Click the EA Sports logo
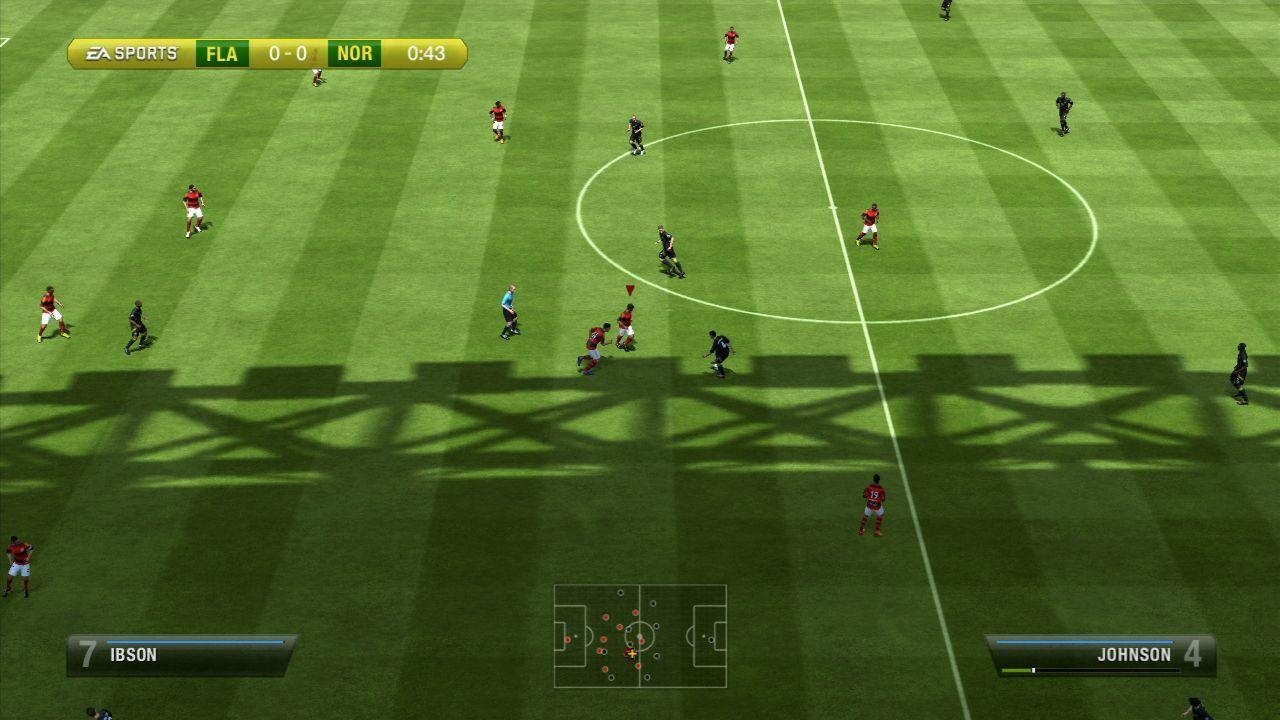1280x720 pixels. 131,54
